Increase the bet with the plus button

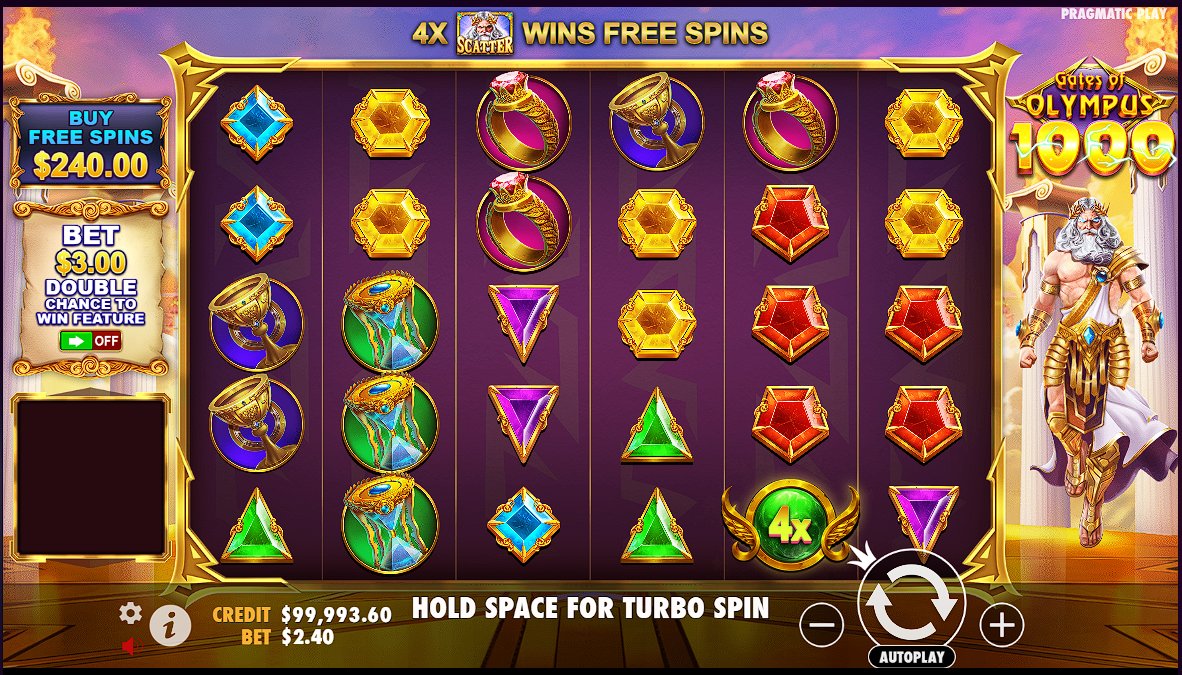(x=1000, y=626)
